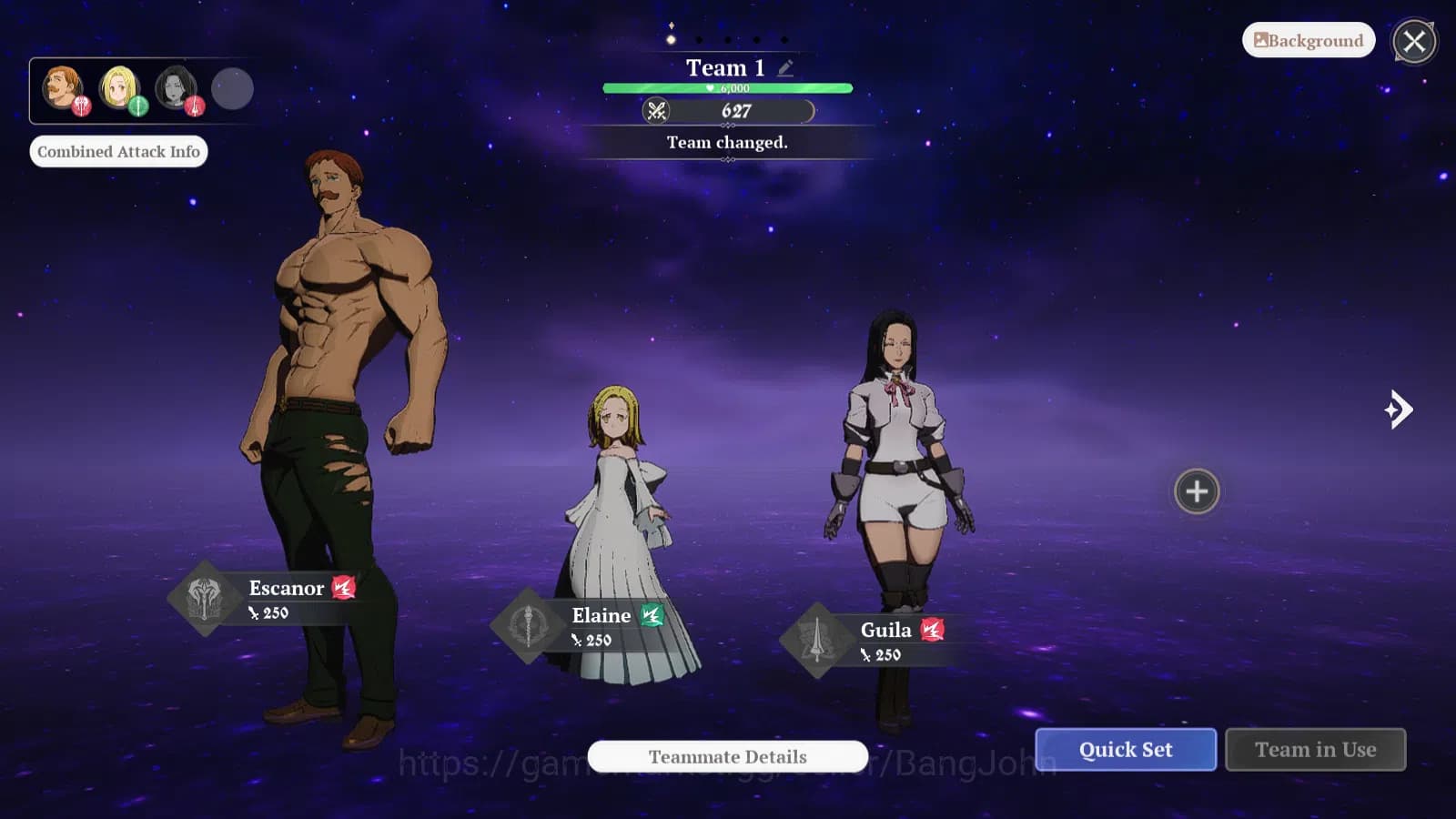The height and width of the screenshot is (819, 1456).
Task: Open Teammate Details
Action: click(726, 757)
